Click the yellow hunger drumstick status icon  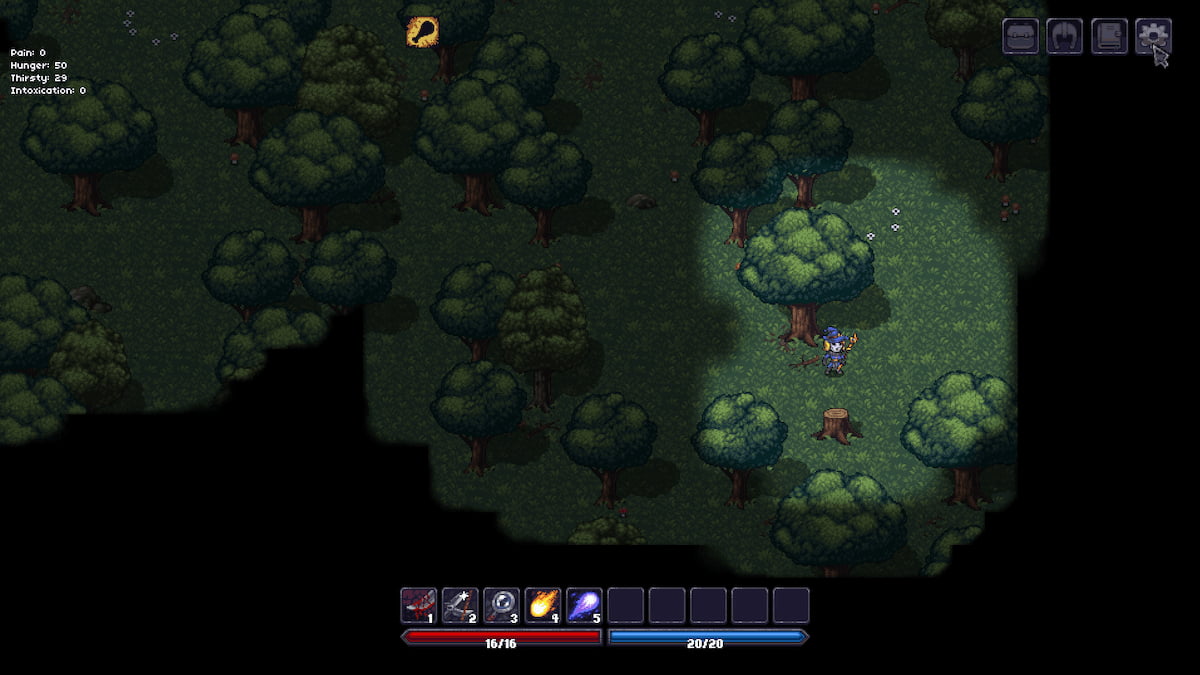(x=422, y=32)
